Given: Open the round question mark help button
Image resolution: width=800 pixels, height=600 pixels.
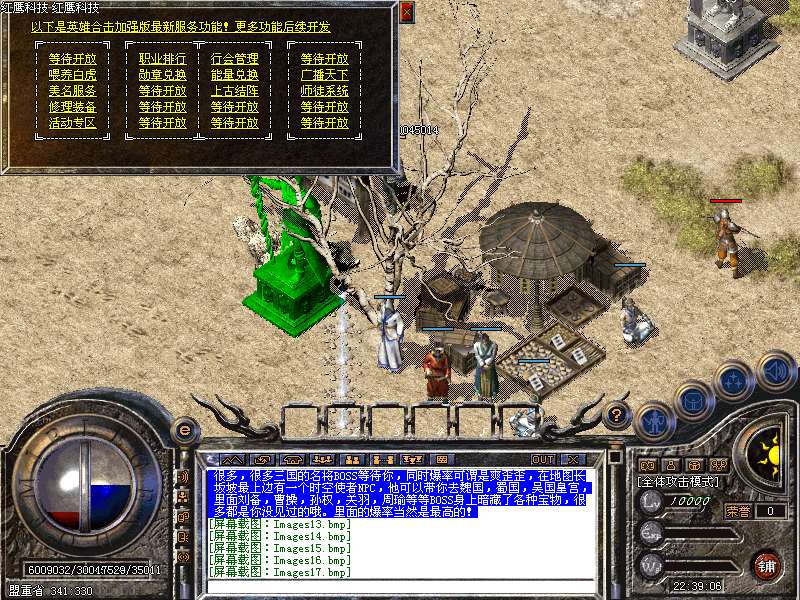Looking at the screenshot, I should [617, 413].
